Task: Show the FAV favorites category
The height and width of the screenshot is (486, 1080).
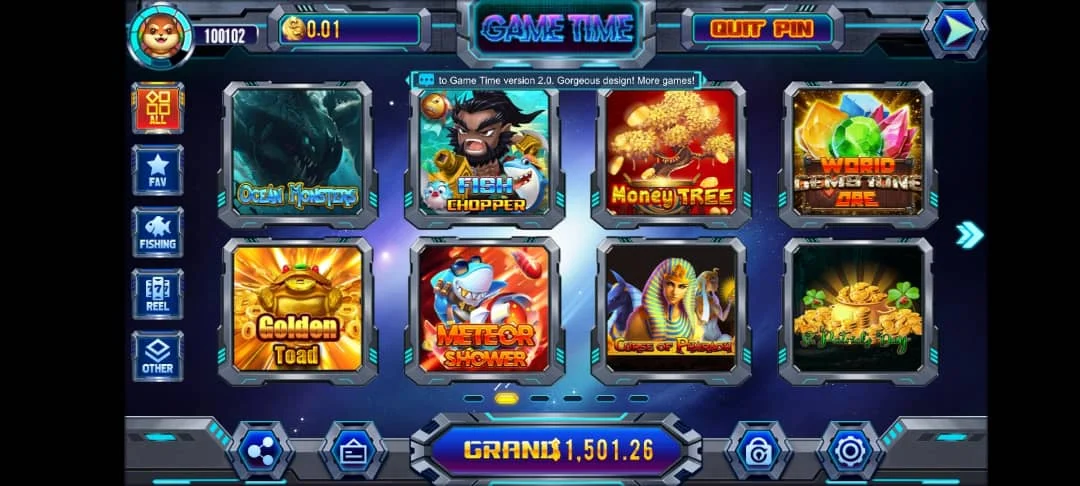Action: [158, 170]
